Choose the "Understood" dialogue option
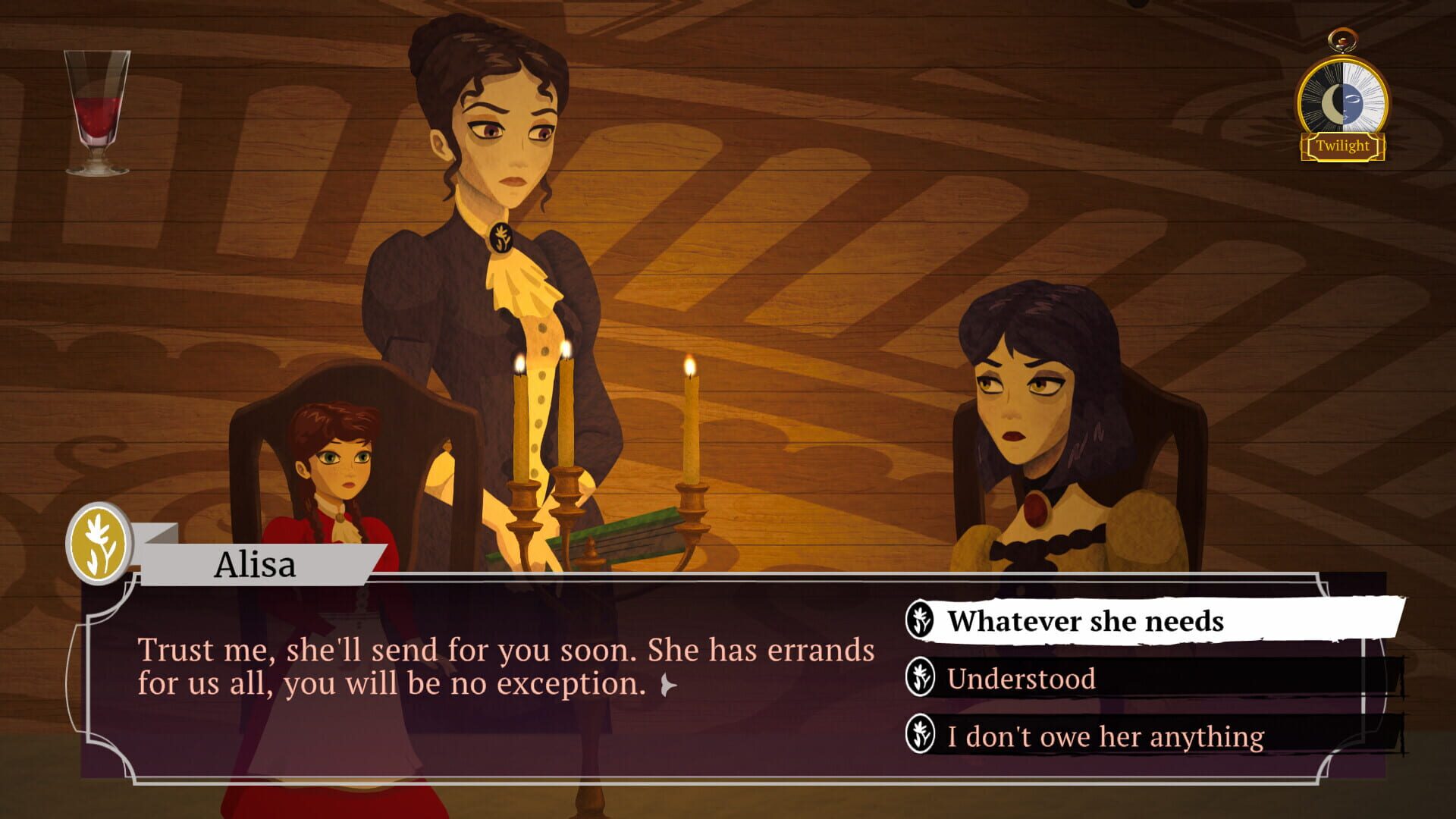The width and height of the screenshot is (1456, 819). tap(1020, 679)
